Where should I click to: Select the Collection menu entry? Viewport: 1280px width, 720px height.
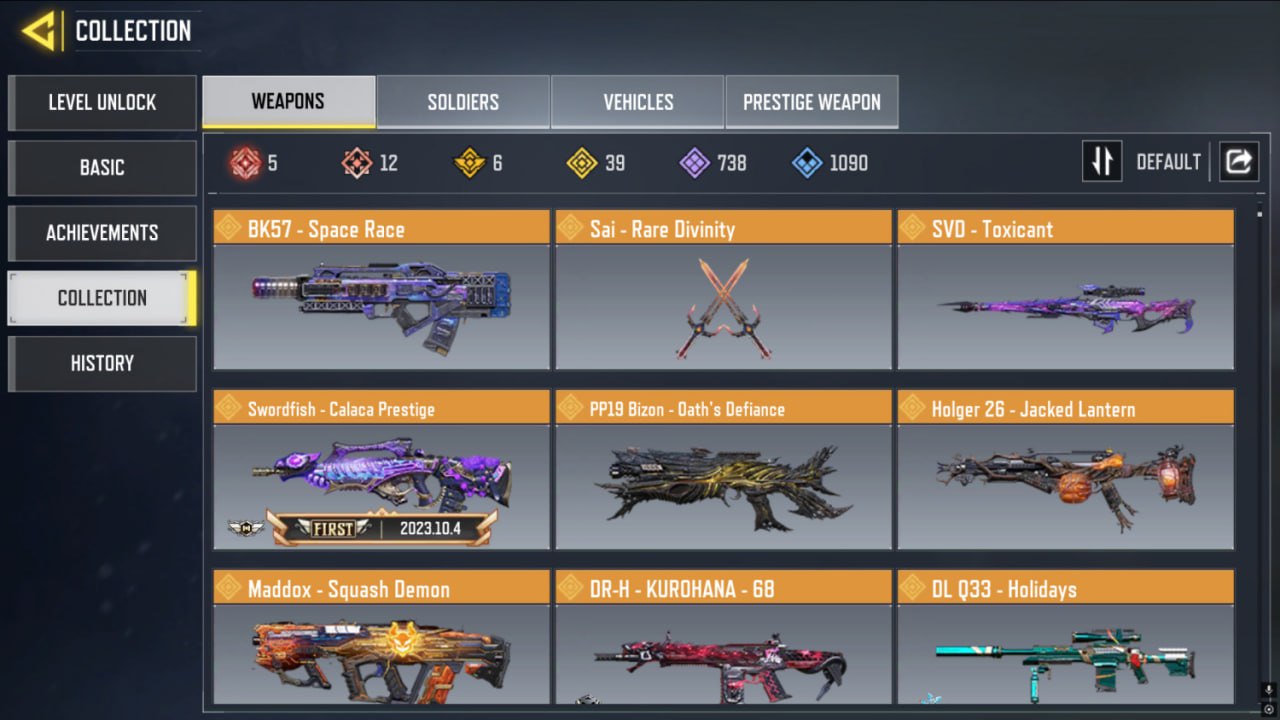pos(102,298)
